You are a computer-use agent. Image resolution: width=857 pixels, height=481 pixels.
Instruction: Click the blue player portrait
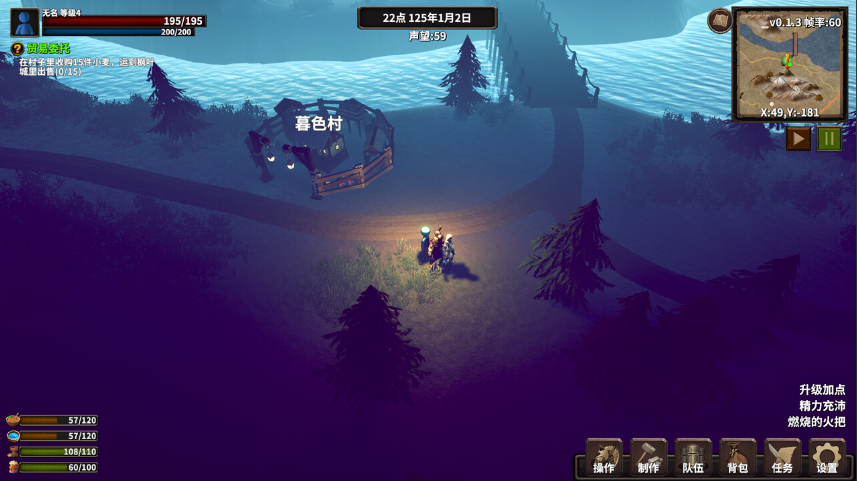(x=24, y=23)
